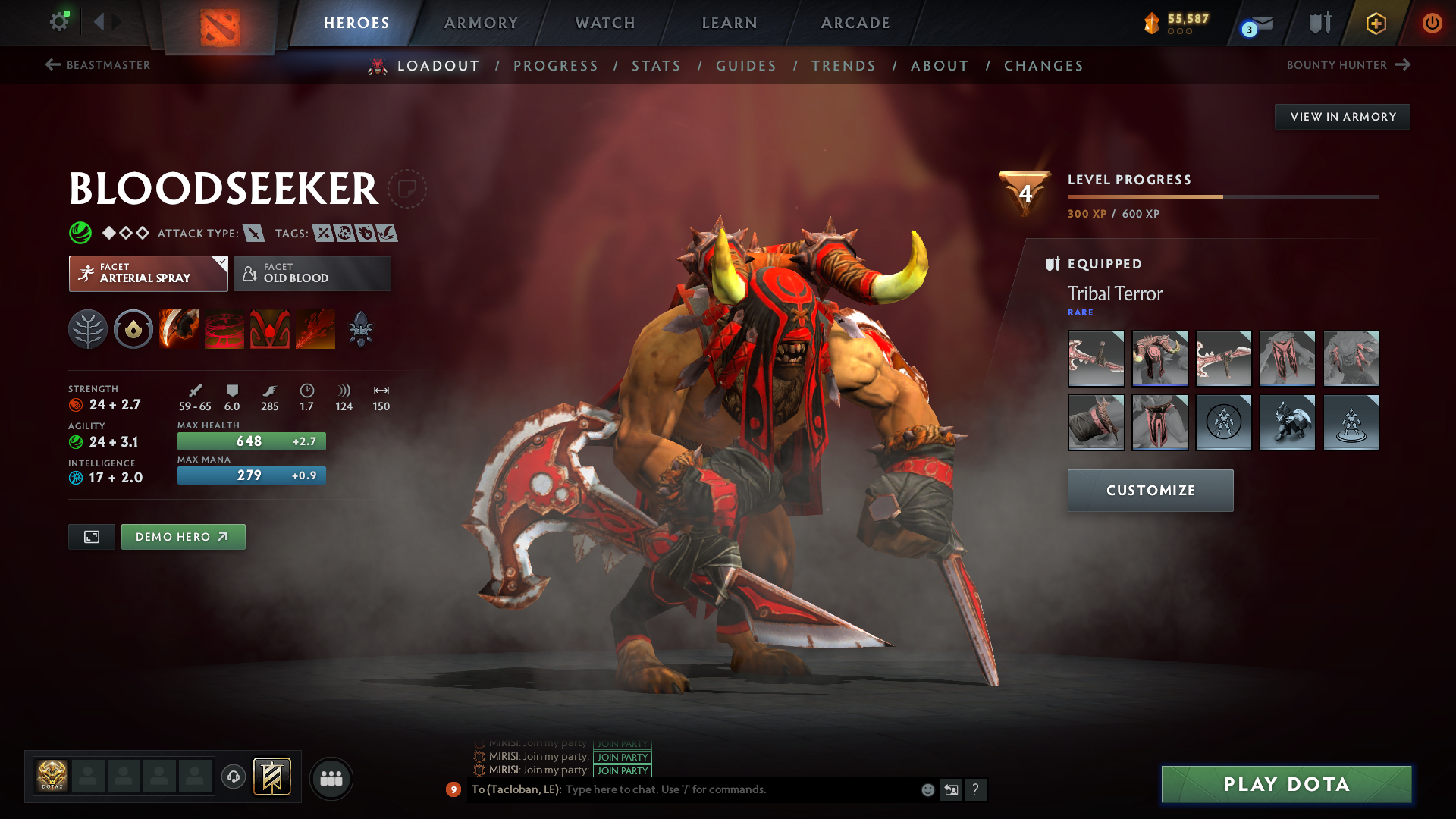Open the Arcade tab
This screenshot has height=819, width=1456.
tap(855, 23)
